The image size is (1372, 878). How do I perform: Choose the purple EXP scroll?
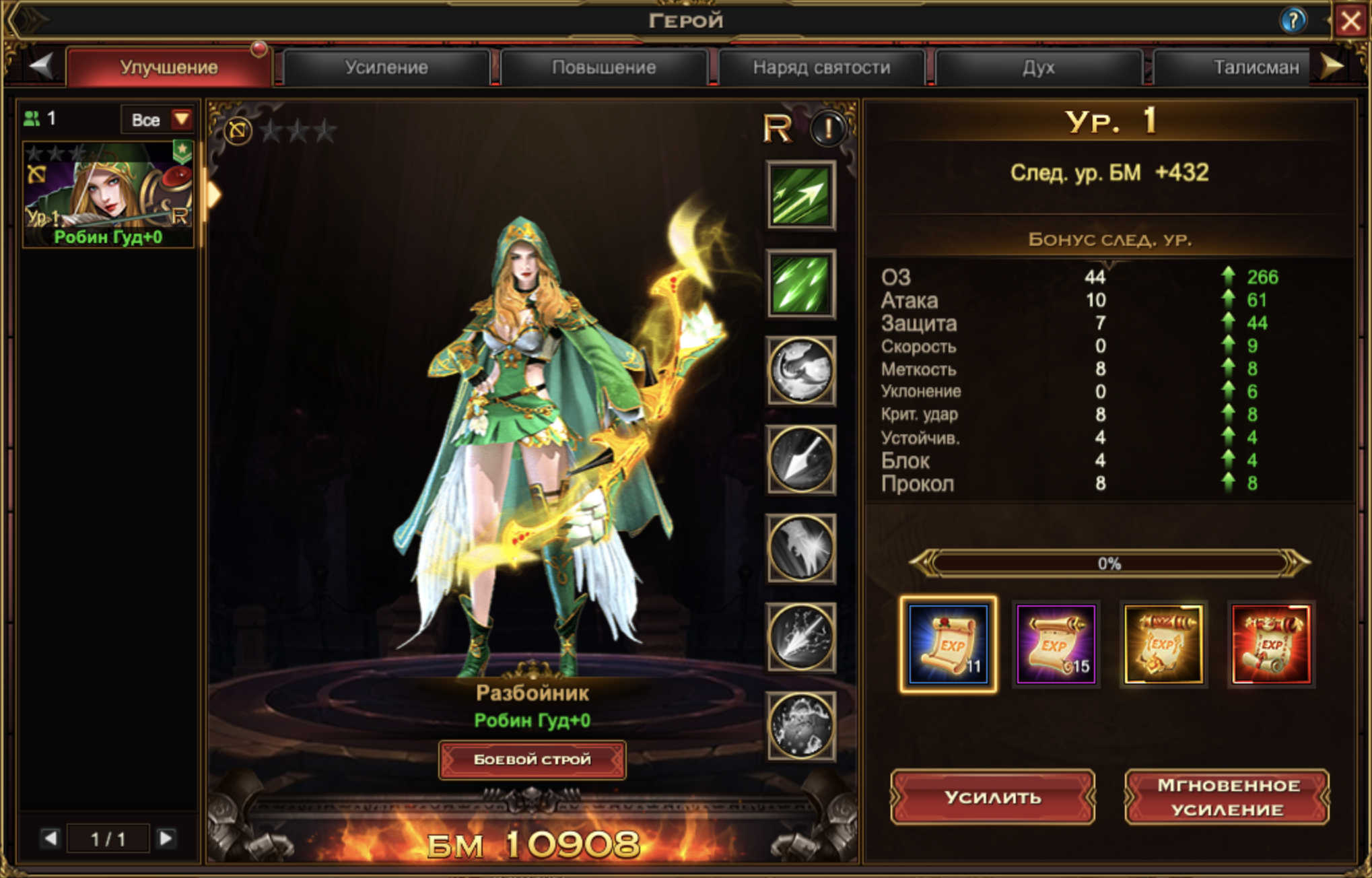(1056, 644)
